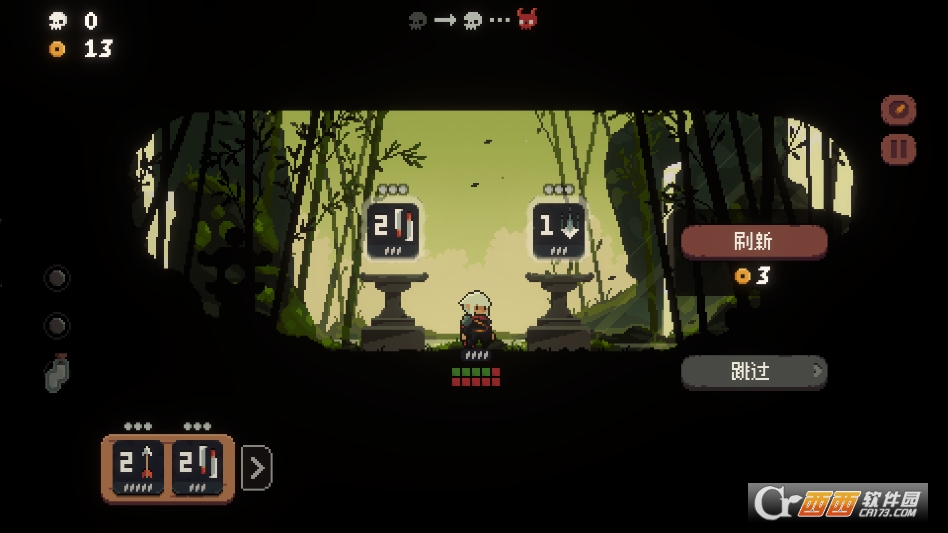
Task: Pause the game
Action: pos(898,149)
